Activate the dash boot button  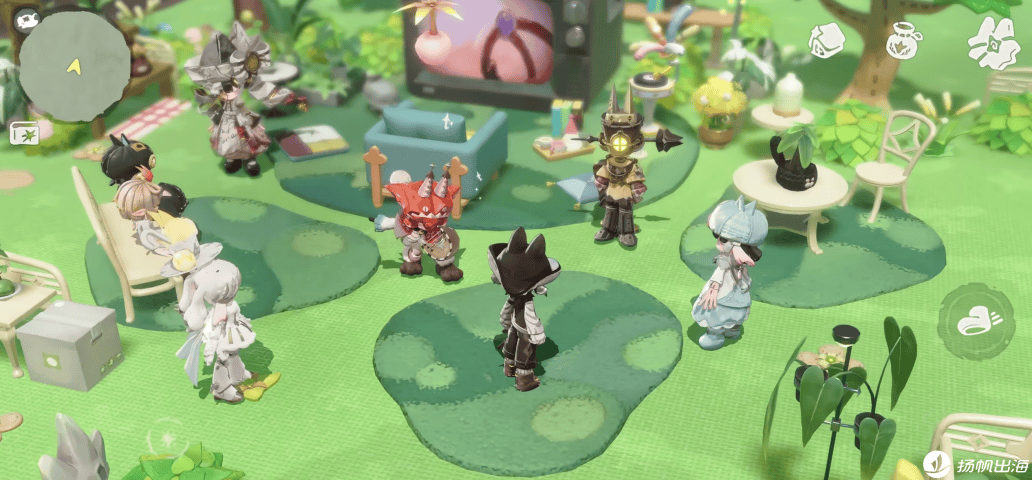coord(975,322)
